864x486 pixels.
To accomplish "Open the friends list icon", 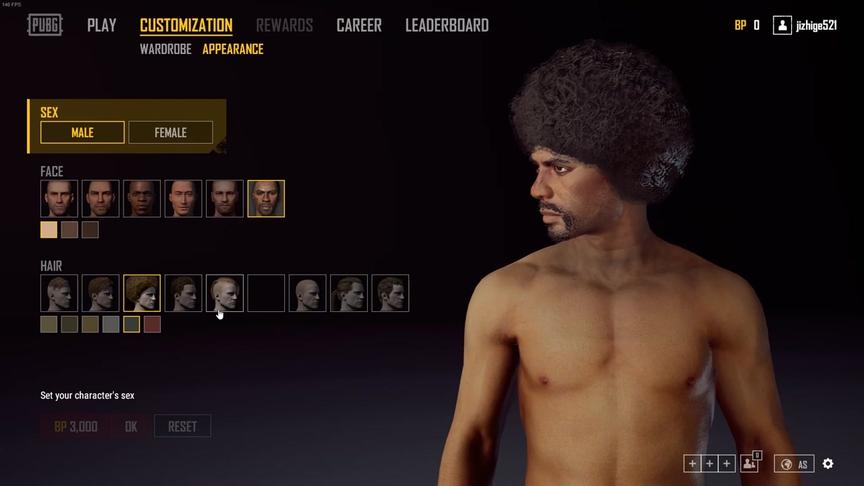I will [750, 464].
